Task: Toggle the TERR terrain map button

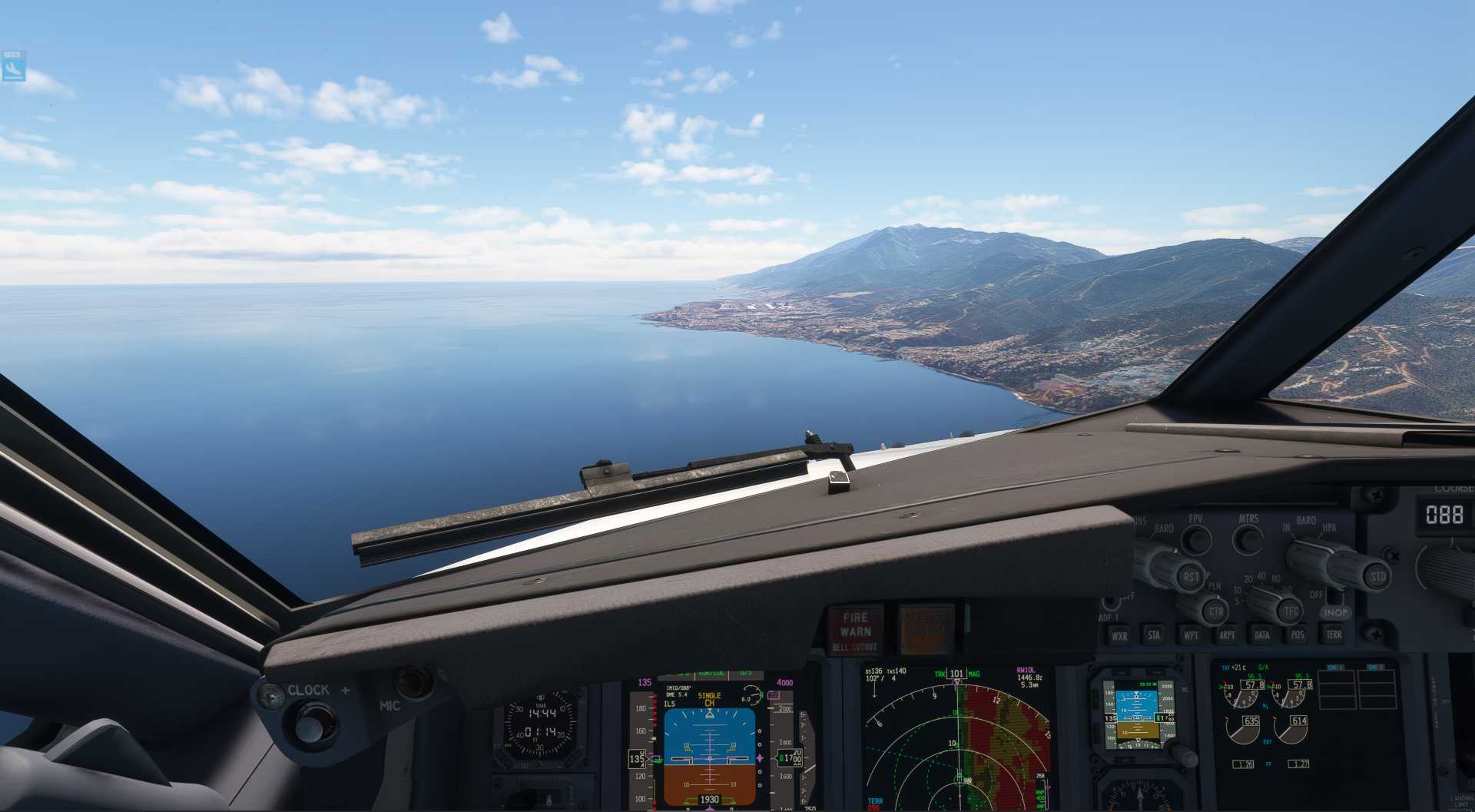Action: (1334, 635)
